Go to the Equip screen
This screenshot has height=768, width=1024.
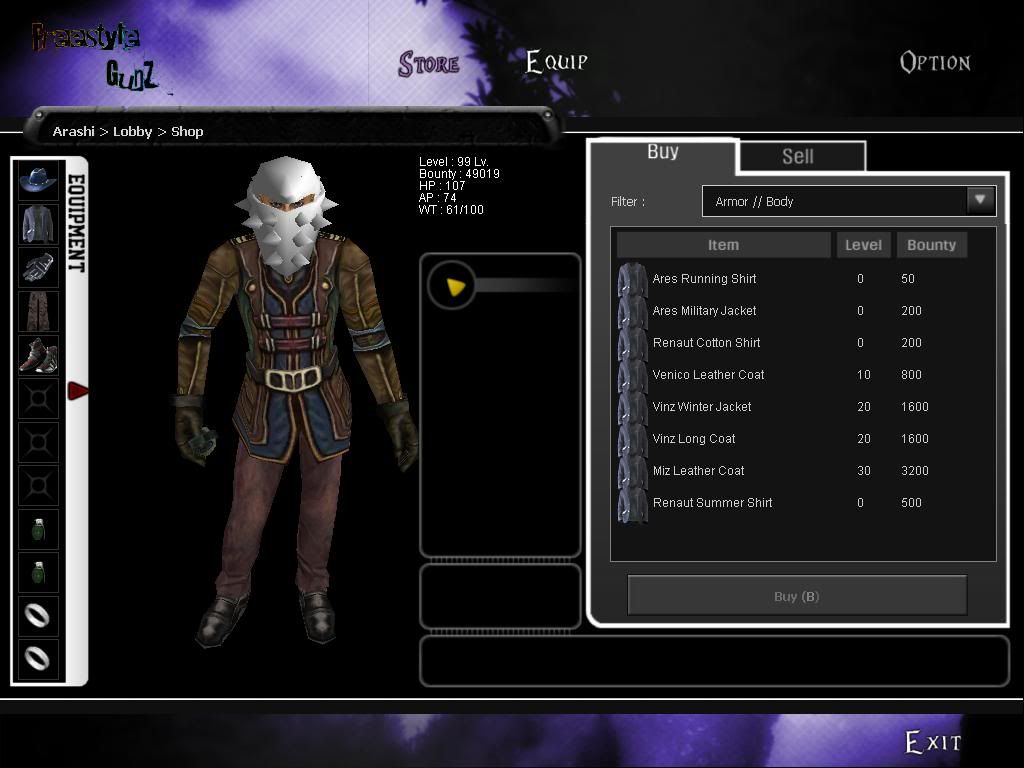point(557,62)
